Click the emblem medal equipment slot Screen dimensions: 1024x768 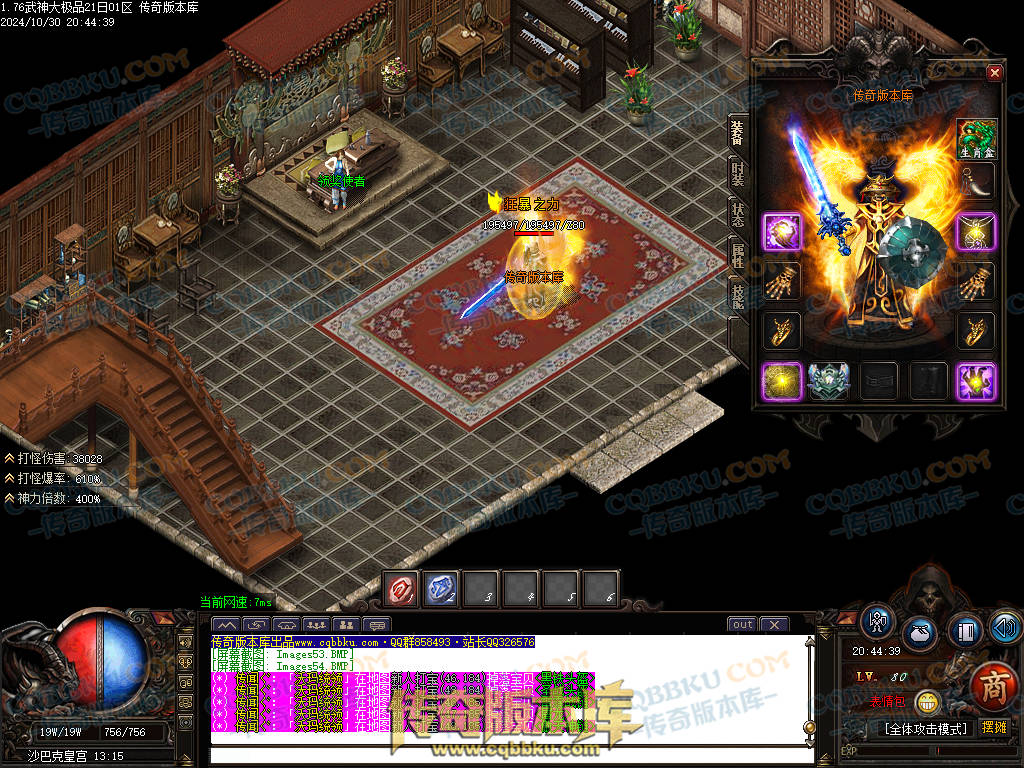[828, 381]
